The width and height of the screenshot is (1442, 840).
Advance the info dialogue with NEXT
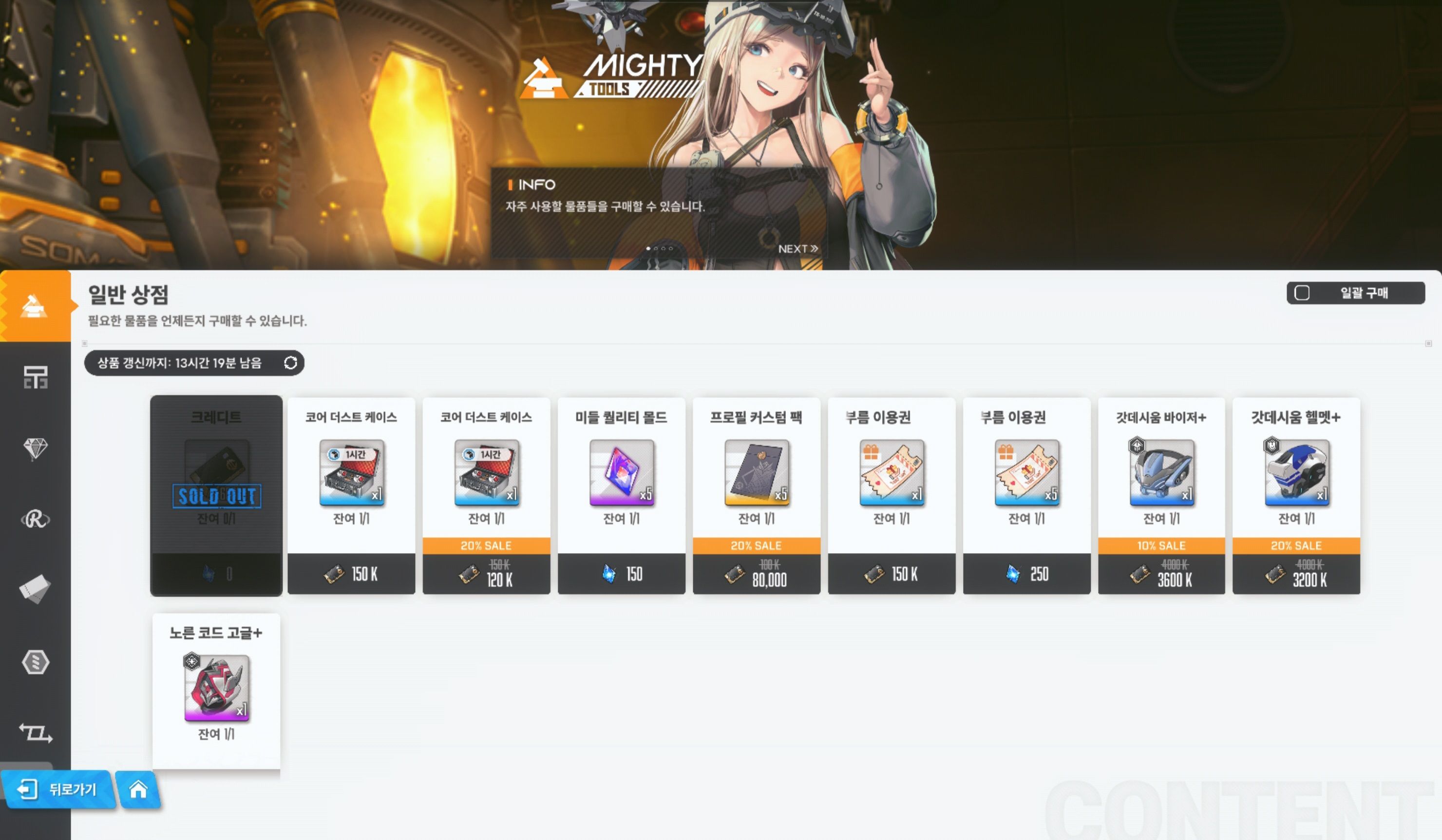coord(797,249)
